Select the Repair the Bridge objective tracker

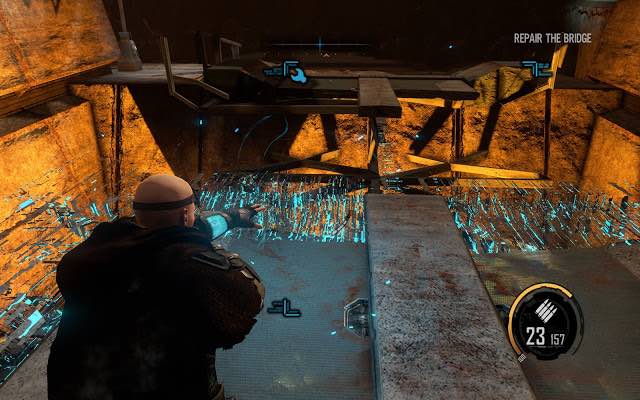point(552,38)
